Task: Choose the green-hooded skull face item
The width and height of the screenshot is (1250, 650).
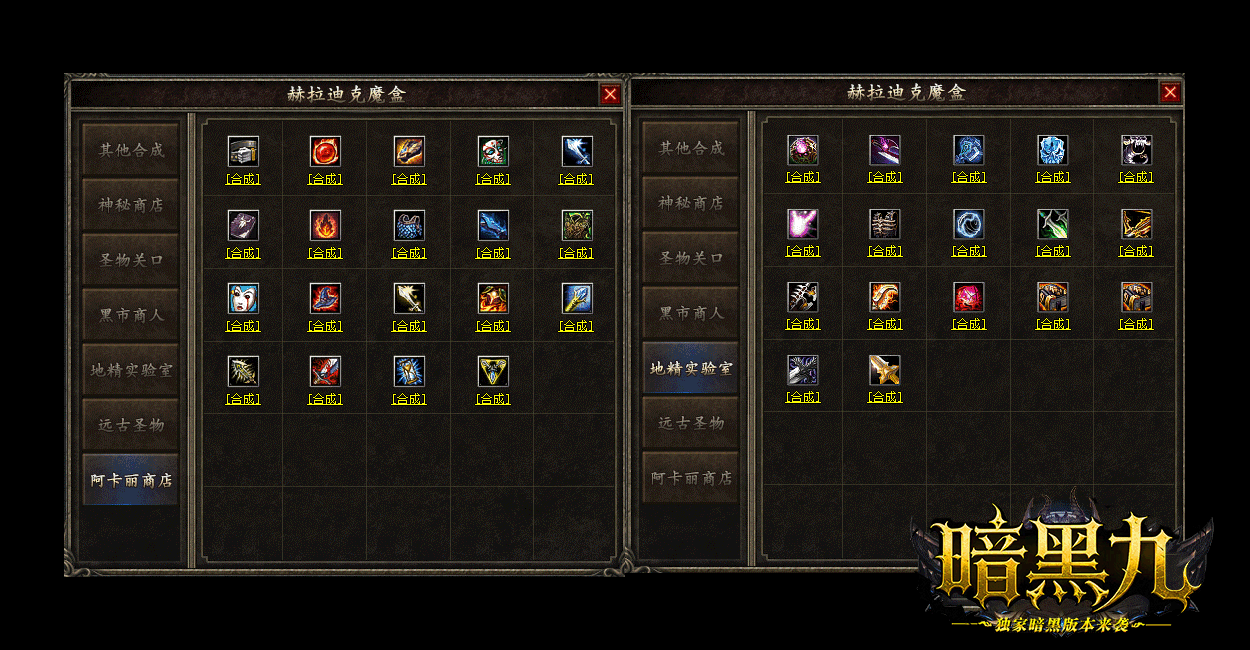Action: point(493,151)
